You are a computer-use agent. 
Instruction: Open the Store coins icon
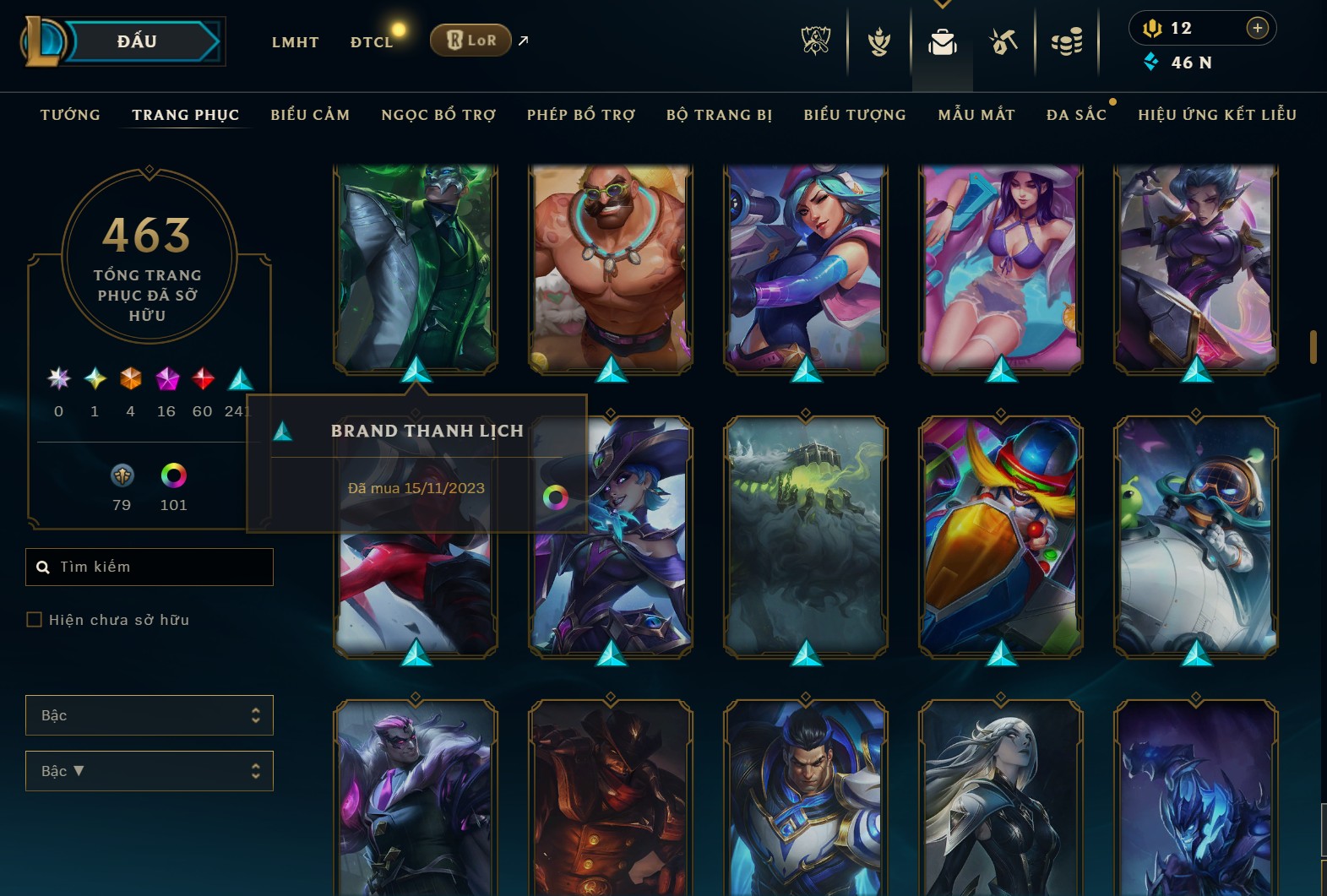1067,42
